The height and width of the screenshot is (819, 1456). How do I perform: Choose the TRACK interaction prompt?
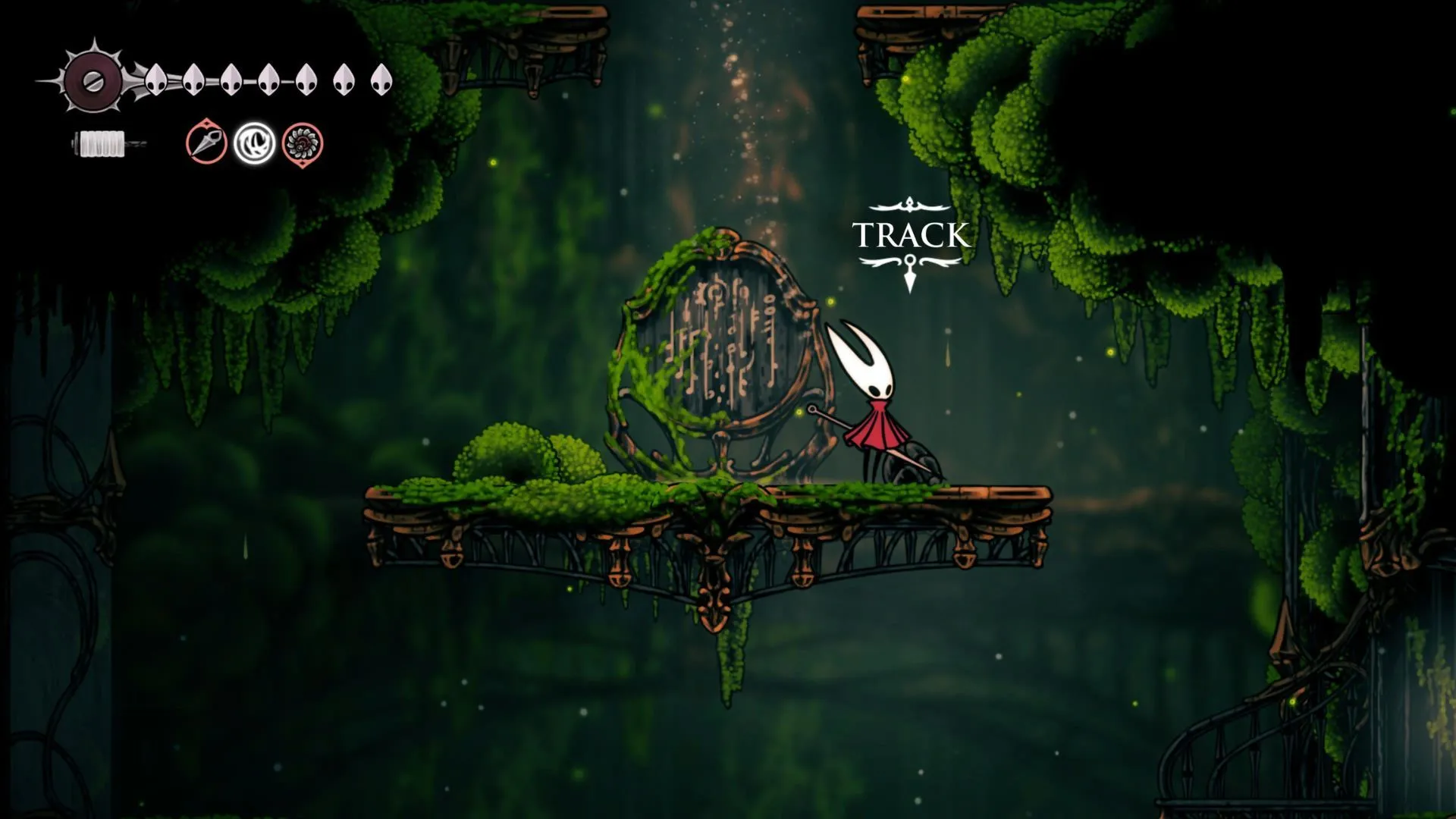click(x=910, y=235)
